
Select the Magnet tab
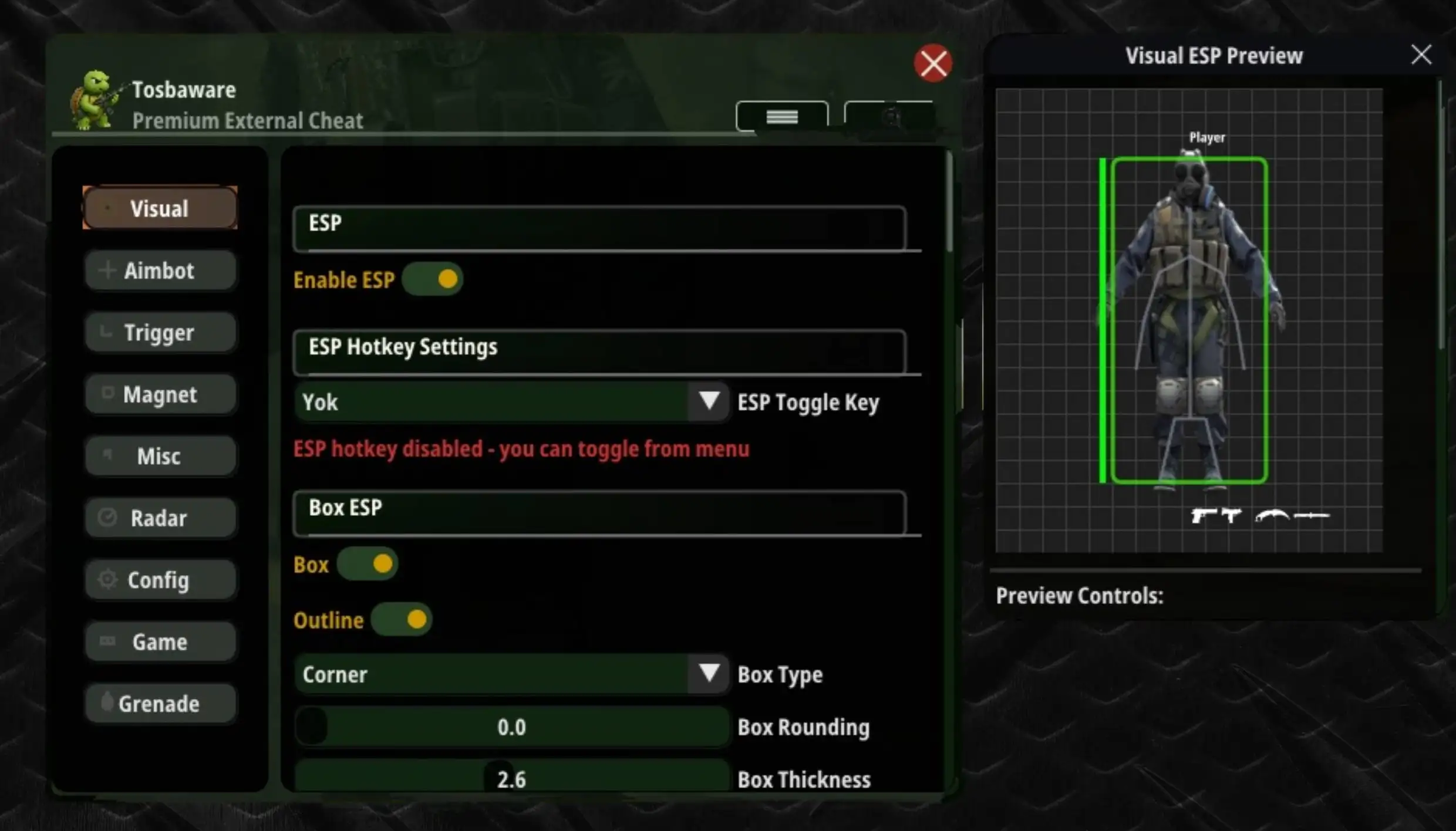pos(160,394)
